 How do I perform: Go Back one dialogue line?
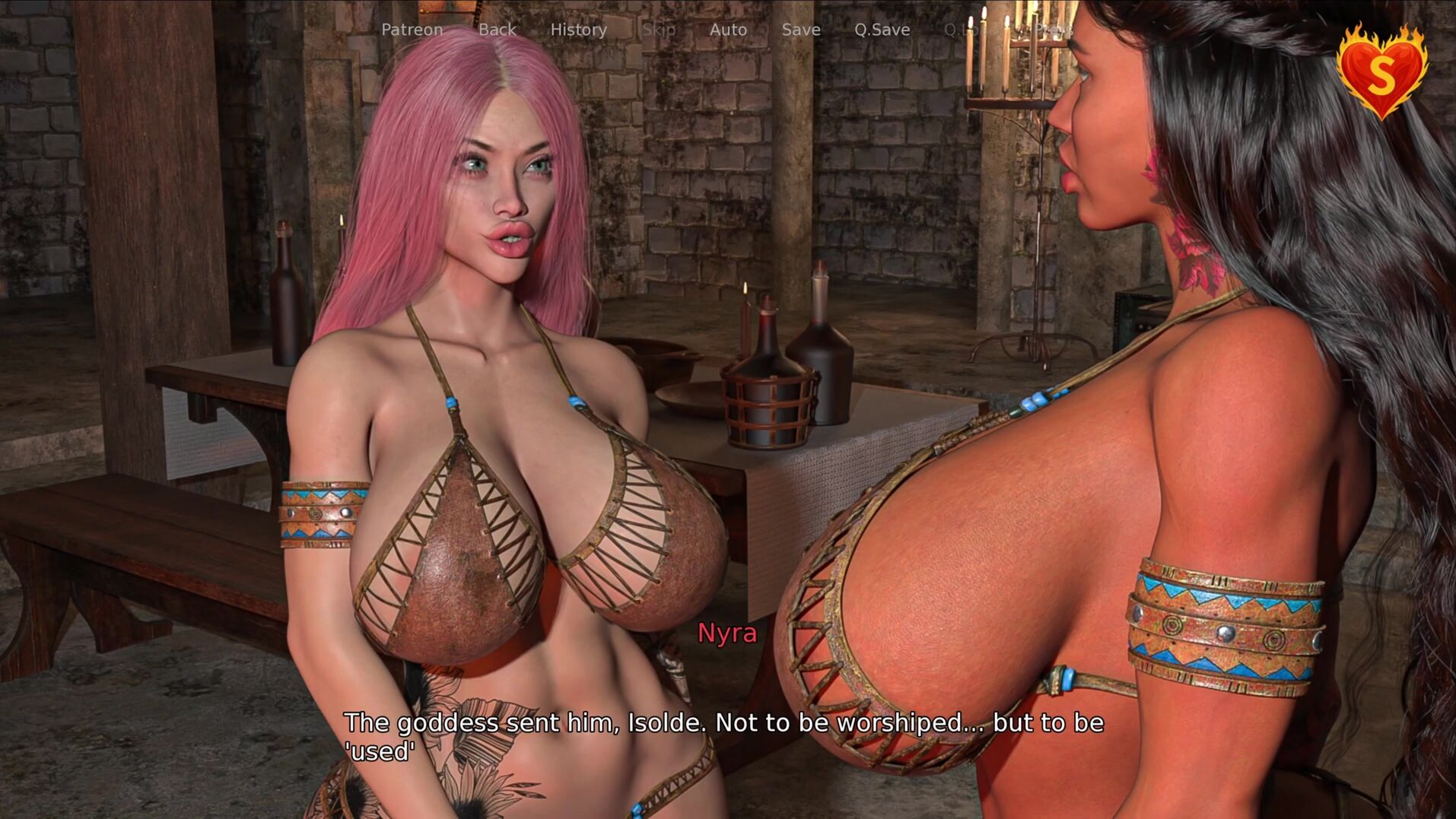coord(497,30)
